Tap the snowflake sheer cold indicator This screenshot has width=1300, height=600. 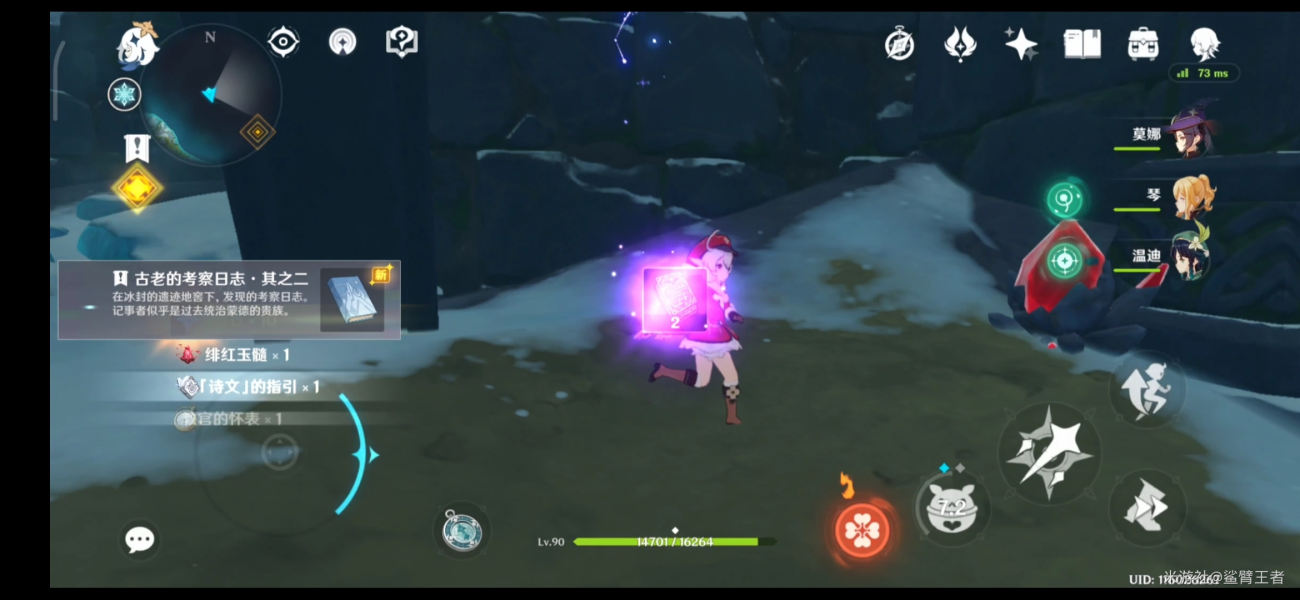pos(124,95)
